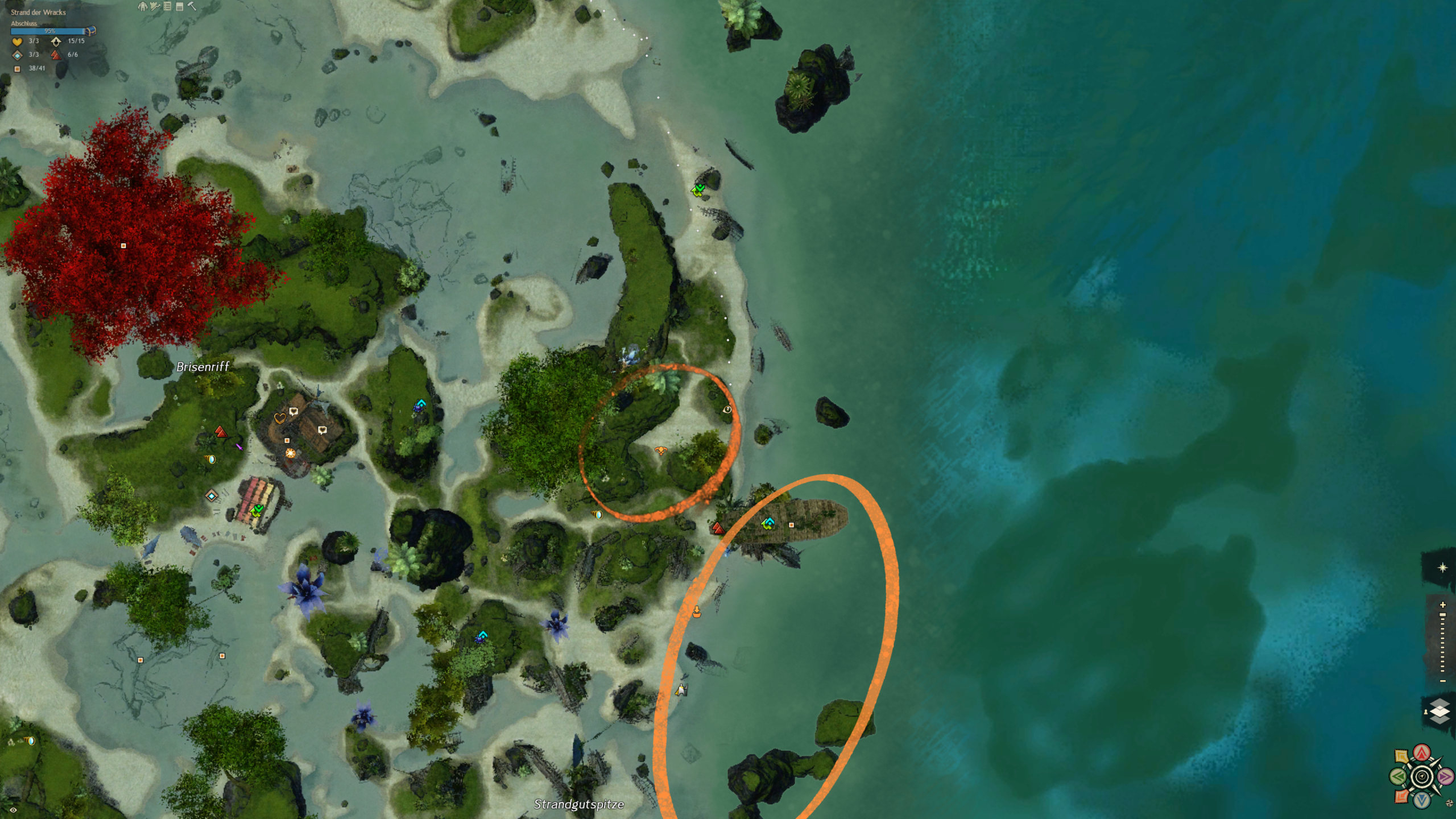Select the purple right-arrow squad marker
The width and height of the screenshot is (1456, 819).
(1445, 776)
